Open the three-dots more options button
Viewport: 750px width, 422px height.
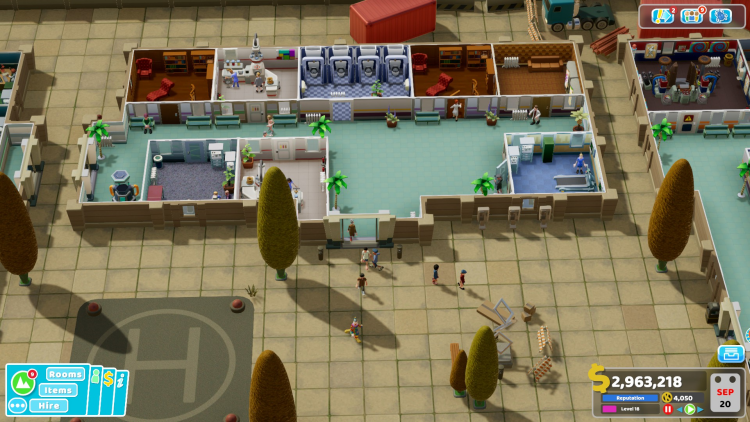pos(17,406)
